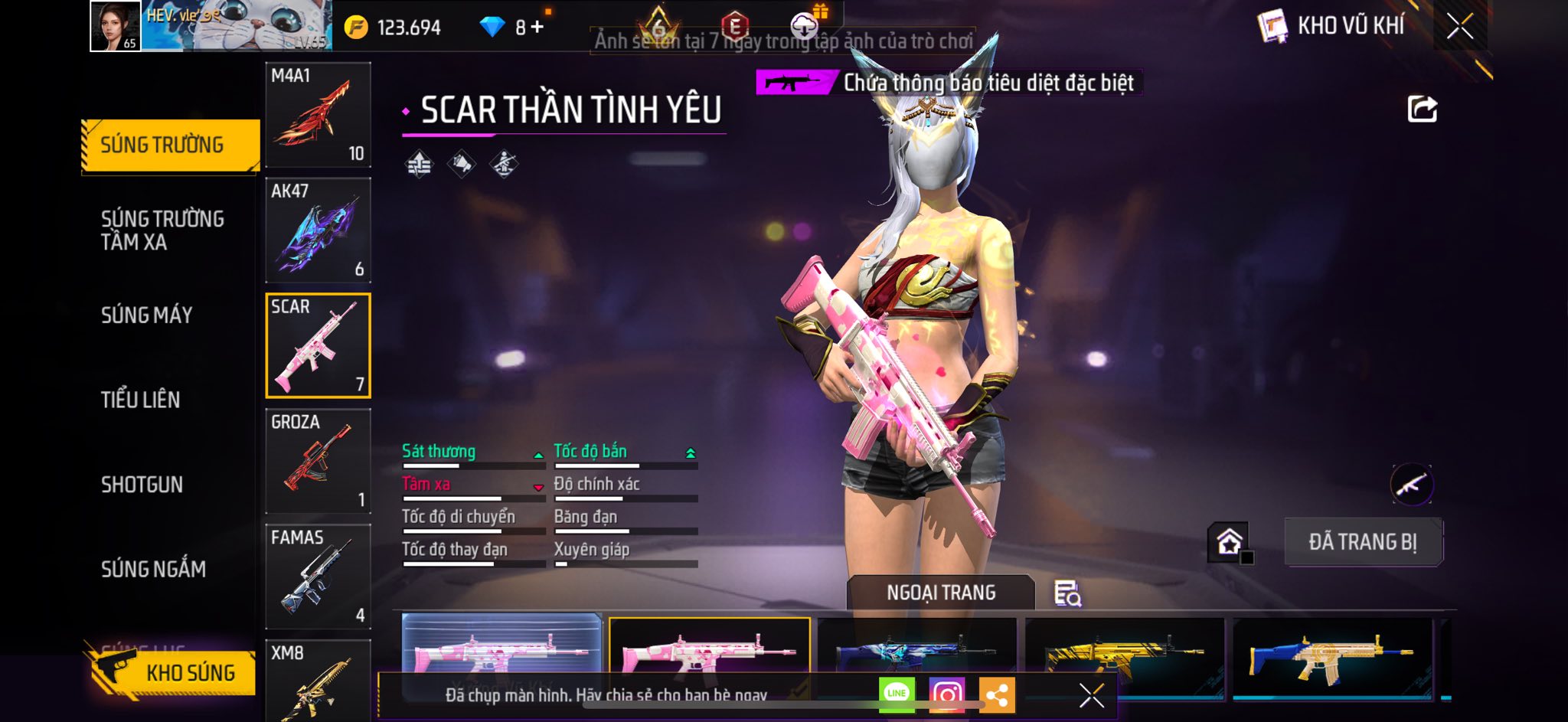The image size is (1568, 722).
Task: Dismiss the screenshot share banner
Action: (1091, 695)
